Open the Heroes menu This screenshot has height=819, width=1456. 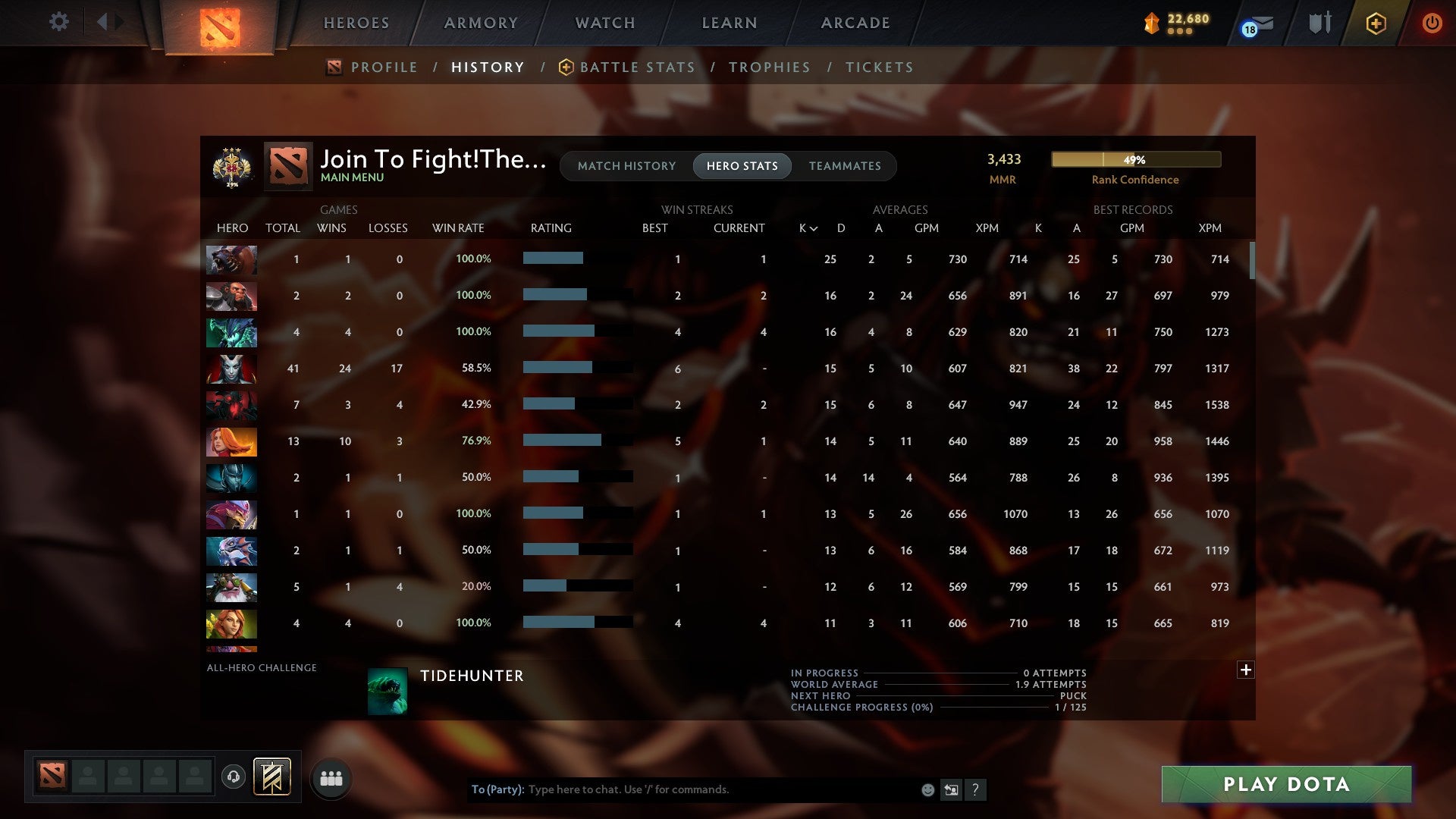coord(356,23)
